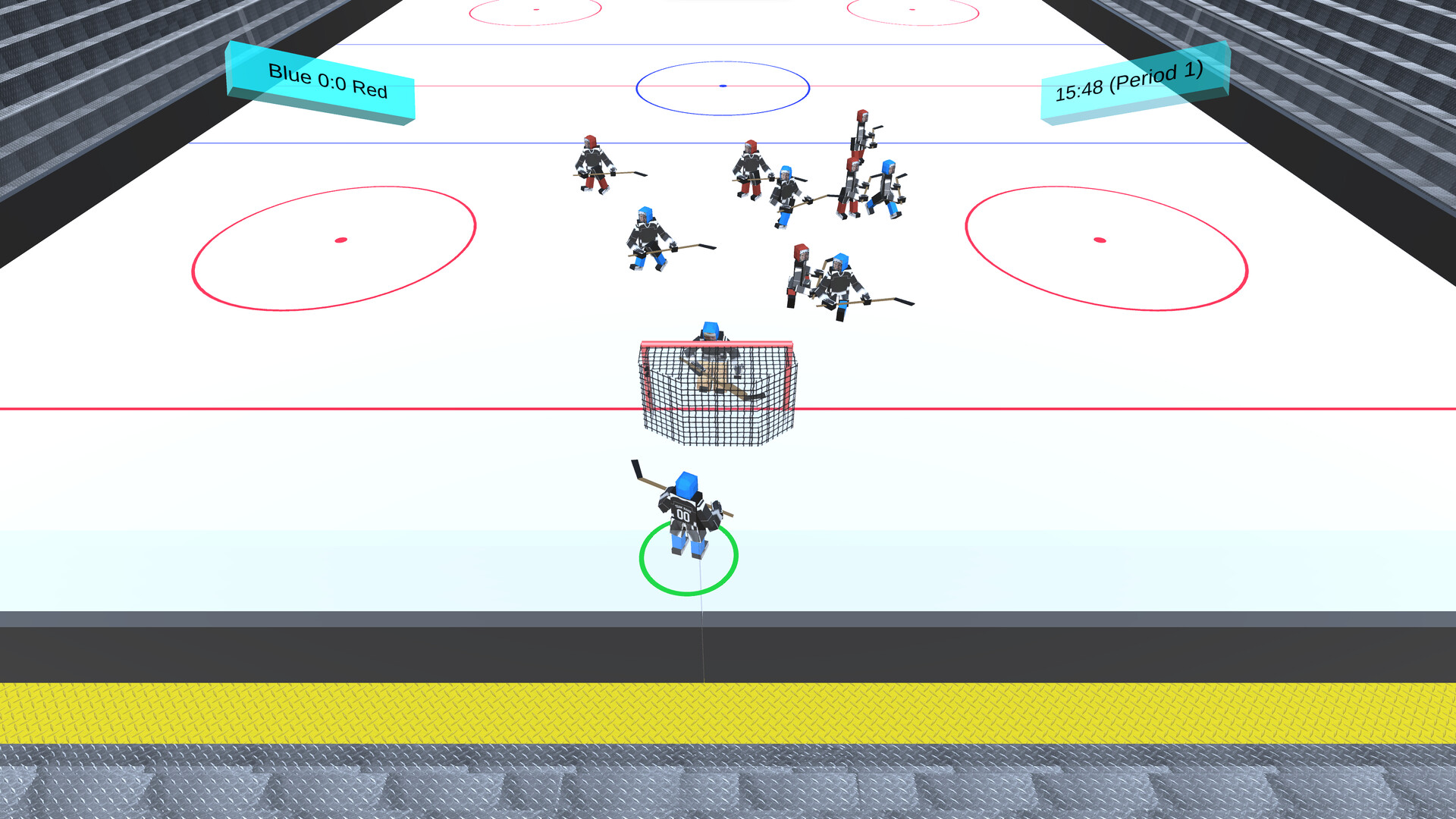Image resolution: width=1456 pixels, height=819 pixels.
Task: Click the center ice faceoff dot
Action: (x=722, y=86)
